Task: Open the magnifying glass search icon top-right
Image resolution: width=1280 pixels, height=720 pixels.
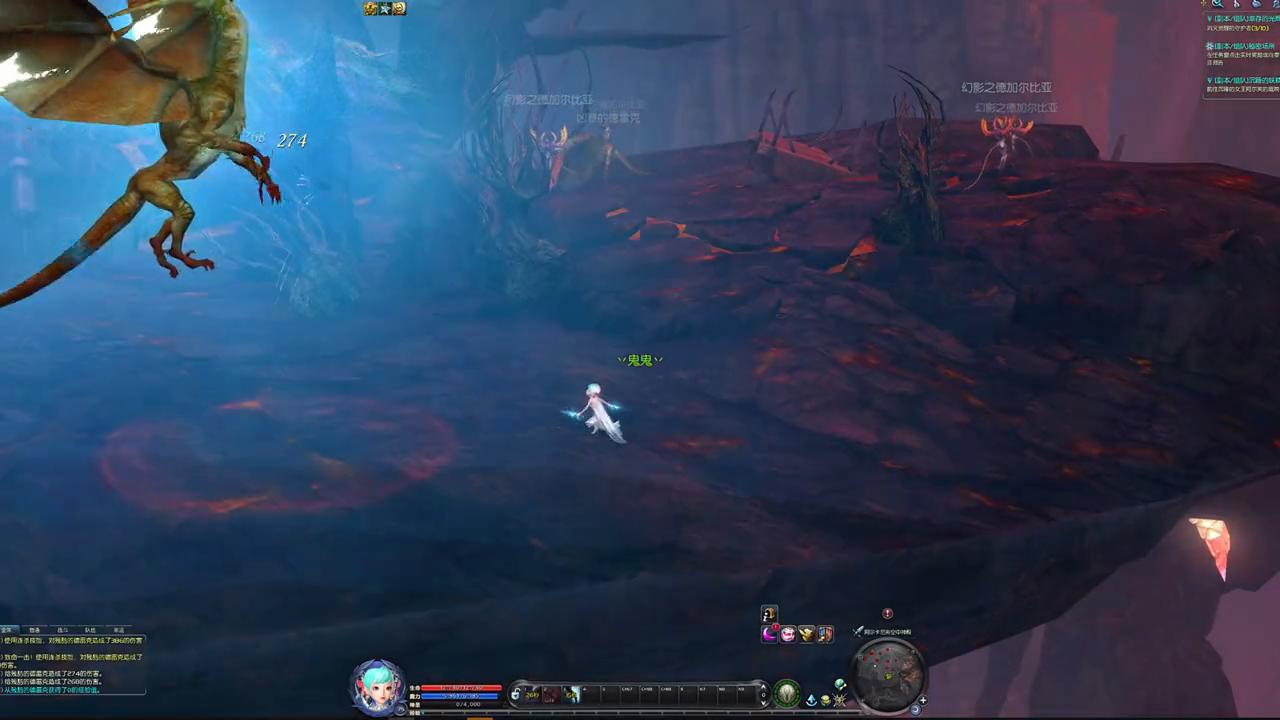Action: point(1218,5)
